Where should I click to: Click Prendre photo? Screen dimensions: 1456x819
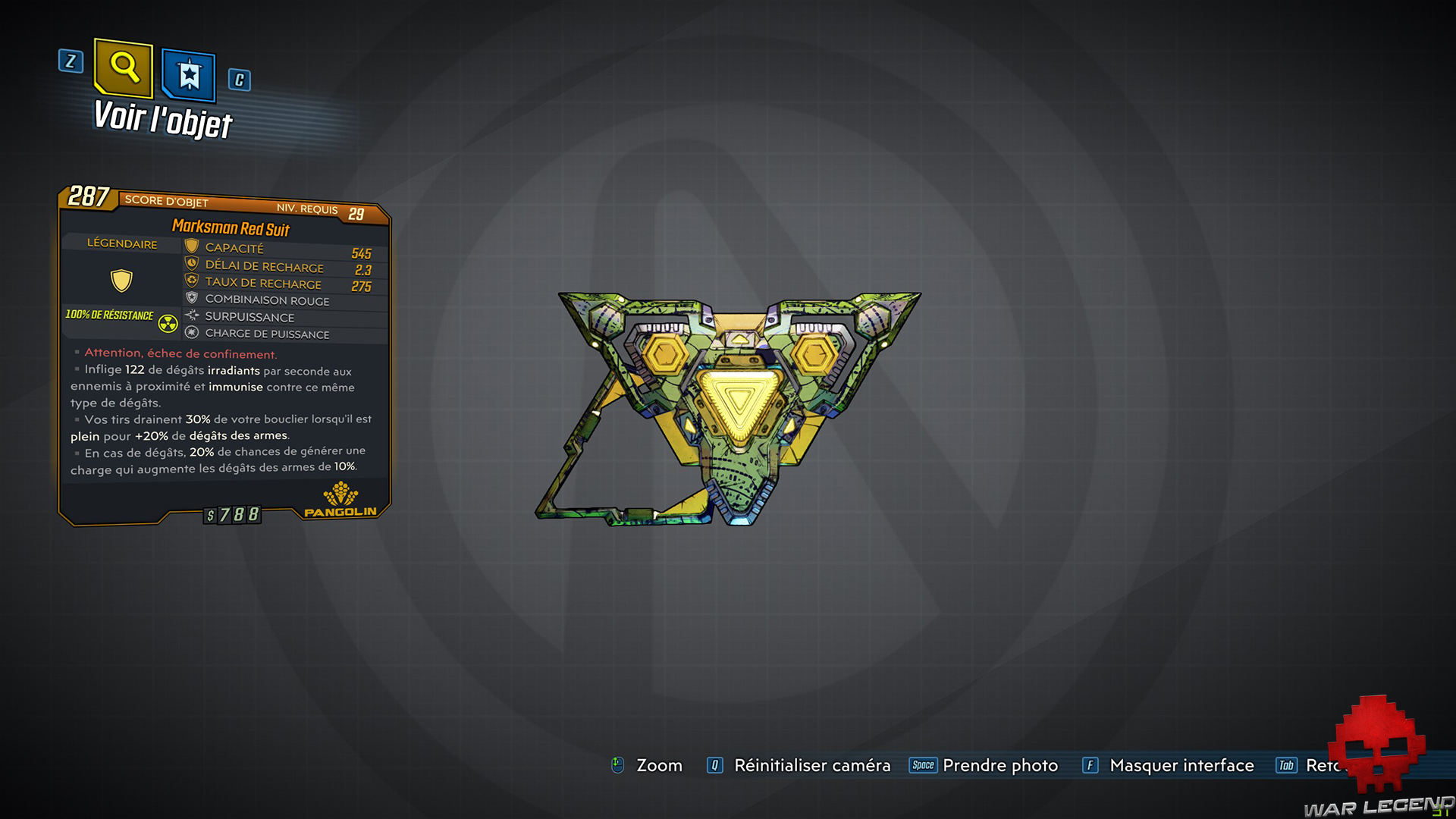(1000, 766)
